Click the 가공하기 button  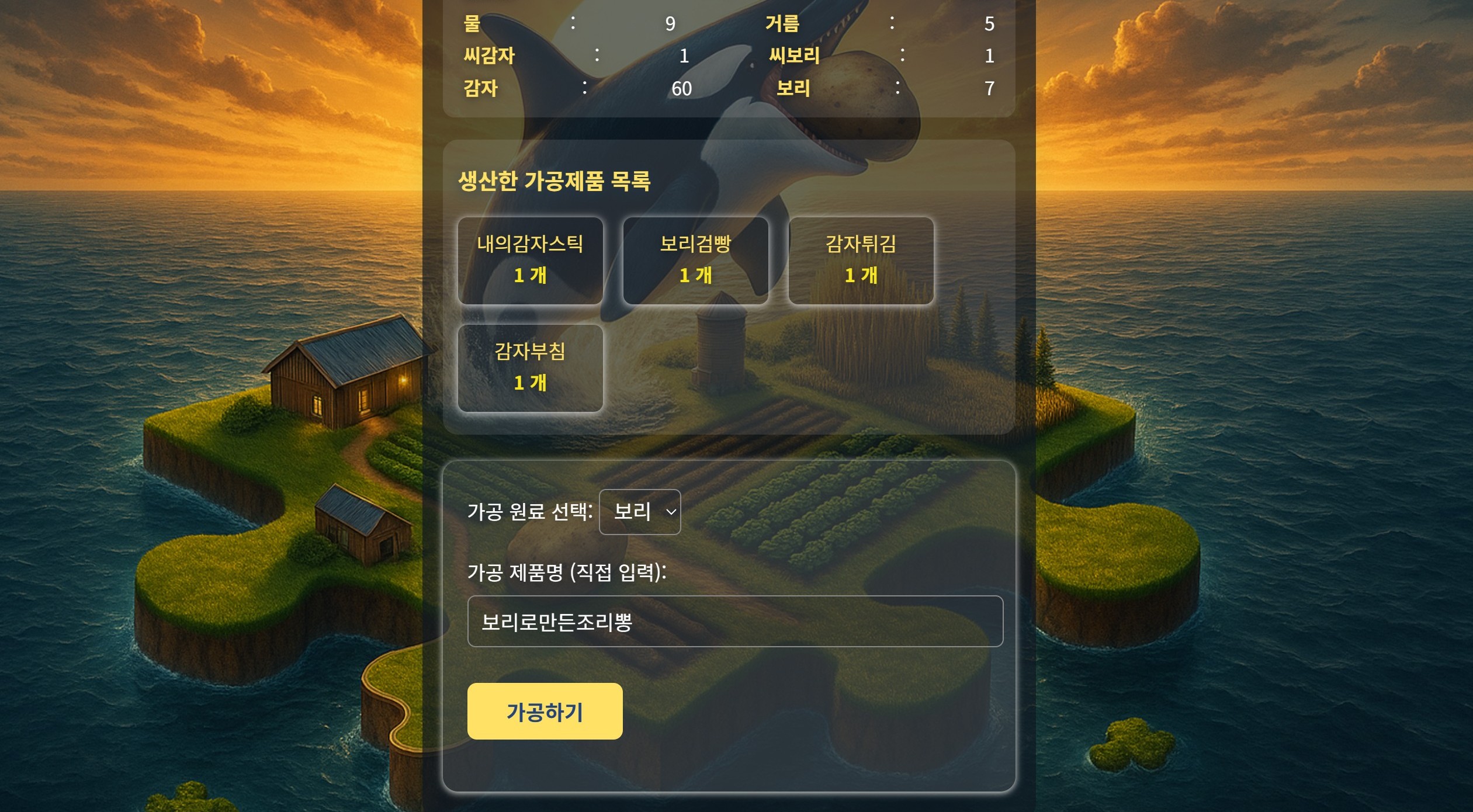[x=545, y=710]
